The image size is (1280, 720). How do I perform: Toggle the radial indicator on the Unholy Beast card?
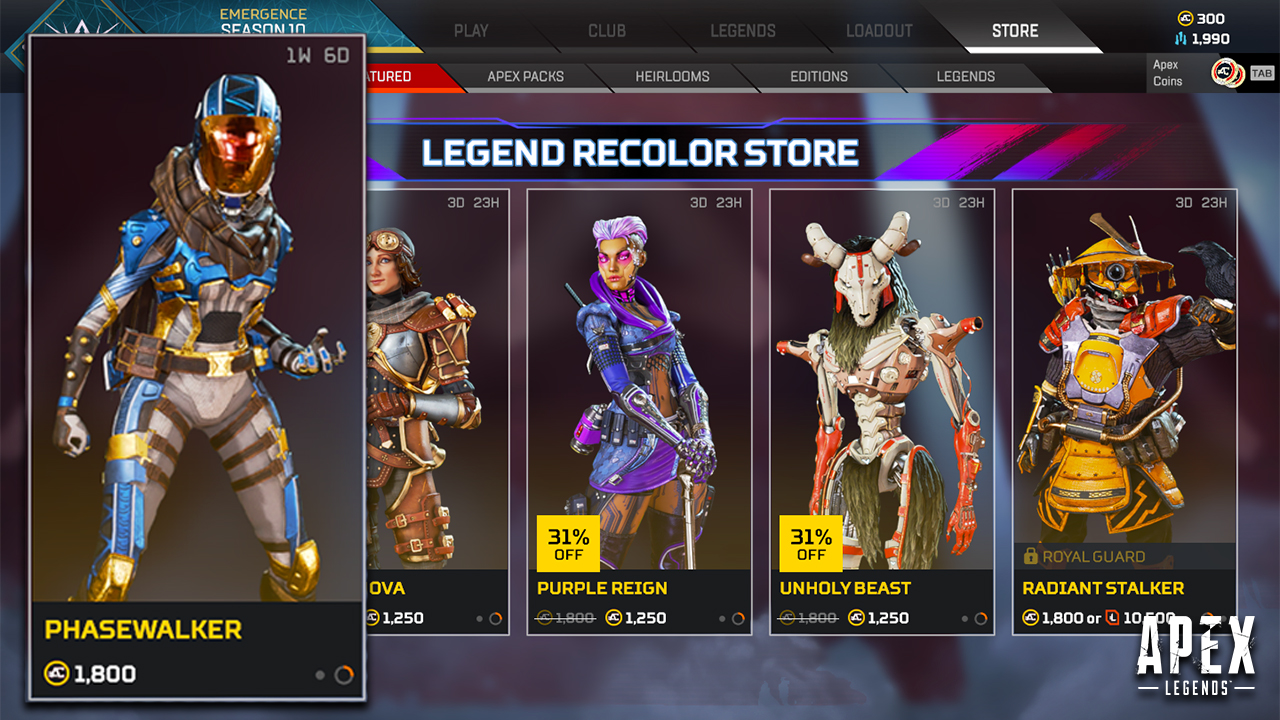click(x=983, y=618)
